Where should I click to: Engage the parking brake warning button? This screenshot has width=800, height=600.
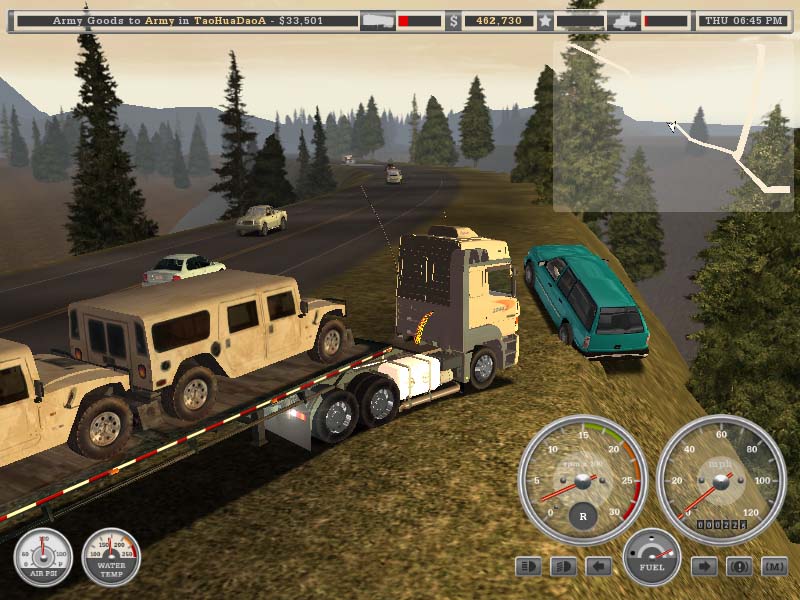point(739,567)
